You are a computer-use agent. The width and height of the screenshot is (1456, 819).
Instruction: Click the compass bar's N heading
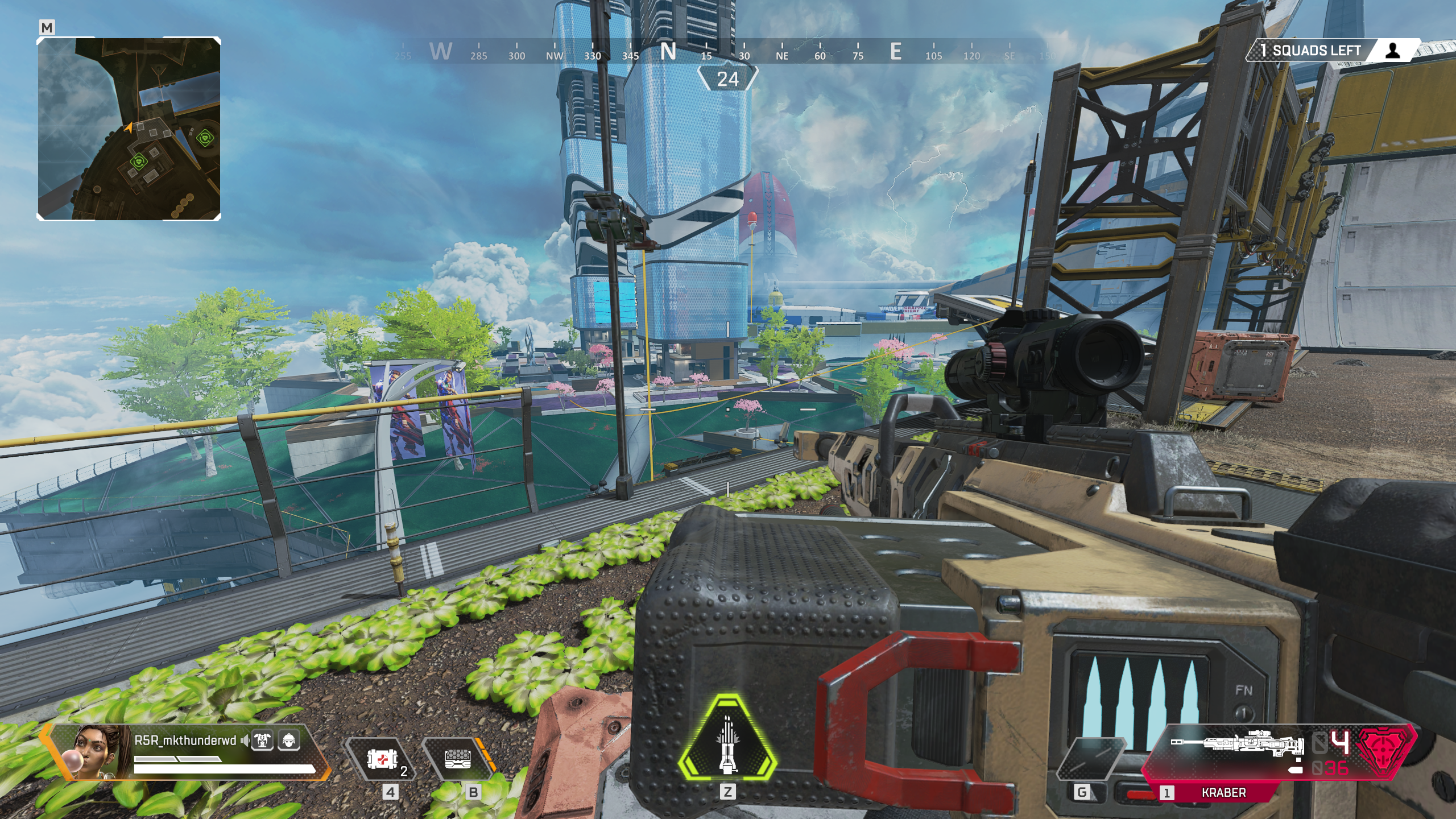668,52
